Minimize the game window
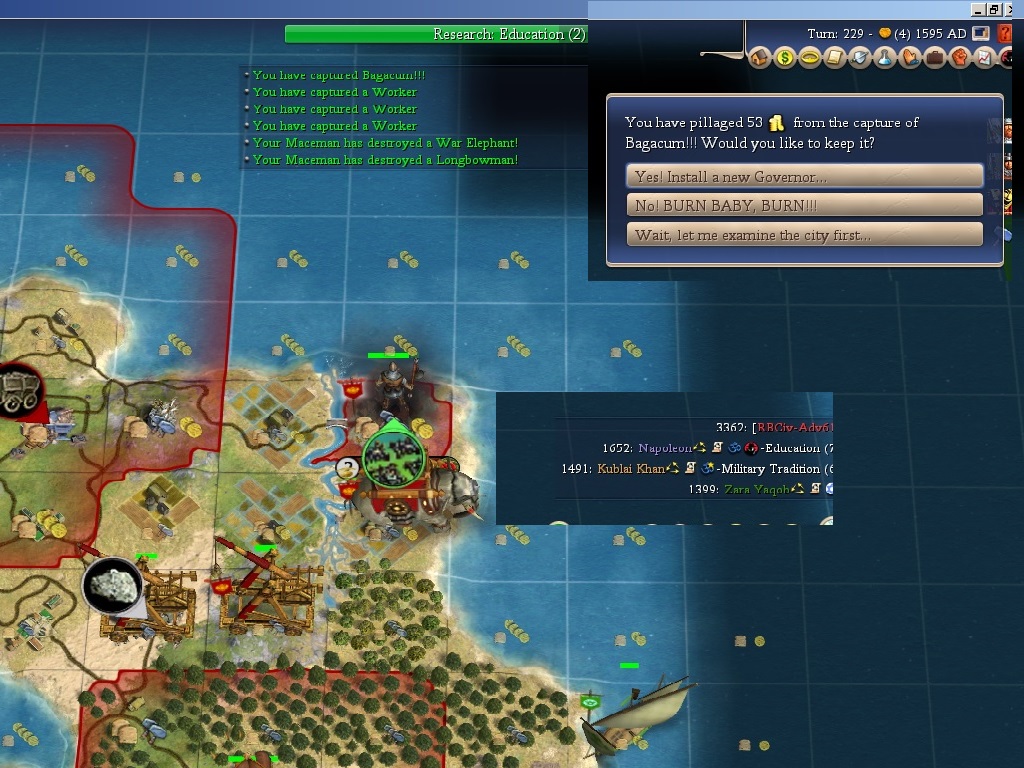The image size is (1024, 768). tap(977, 9)
